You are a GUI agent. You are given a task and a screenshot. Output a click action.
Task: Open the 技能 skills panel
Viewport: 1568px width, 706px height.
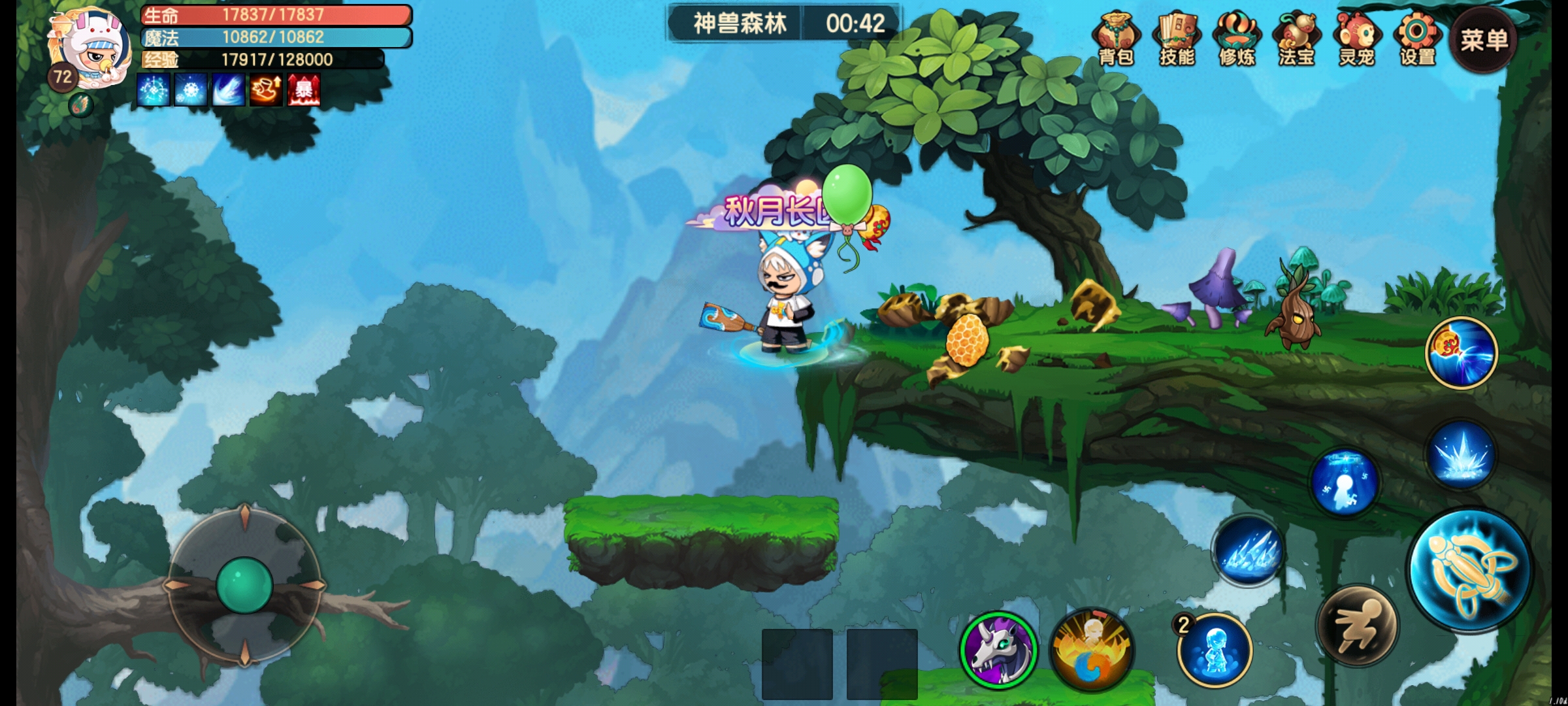point(1177,39)
